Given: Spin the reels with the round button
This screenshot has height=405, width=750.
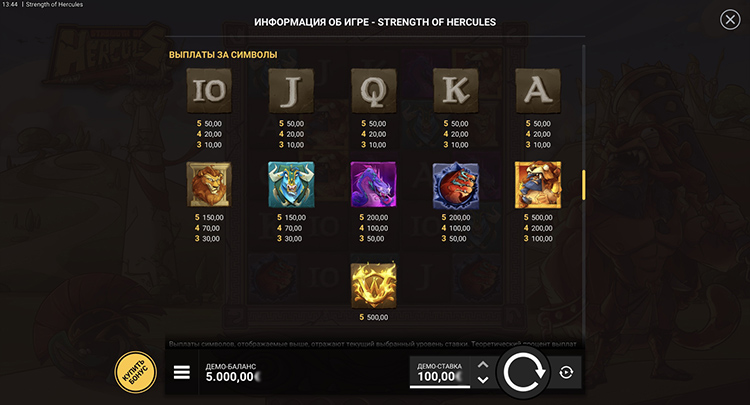Looking at the screenshot, I should tap(523, 372).
